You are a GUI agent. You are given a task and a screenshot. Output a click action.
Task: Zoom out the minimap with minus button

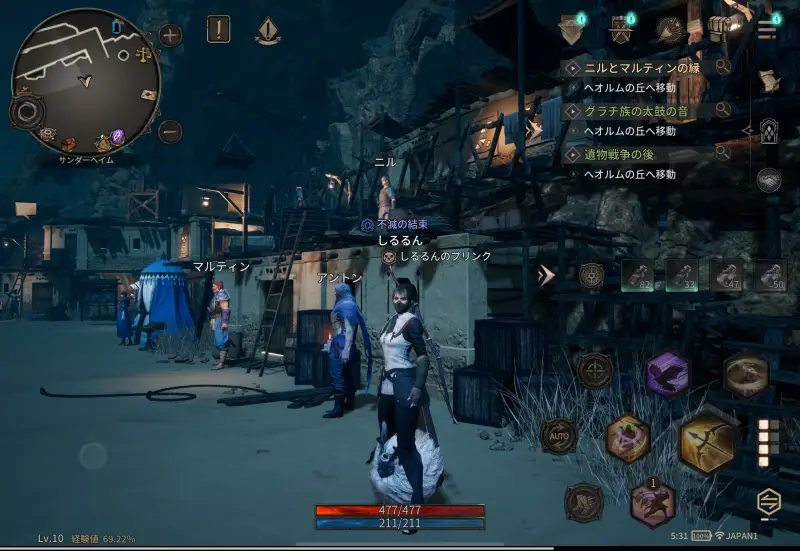pyautogui.click(x=170, y=131)
